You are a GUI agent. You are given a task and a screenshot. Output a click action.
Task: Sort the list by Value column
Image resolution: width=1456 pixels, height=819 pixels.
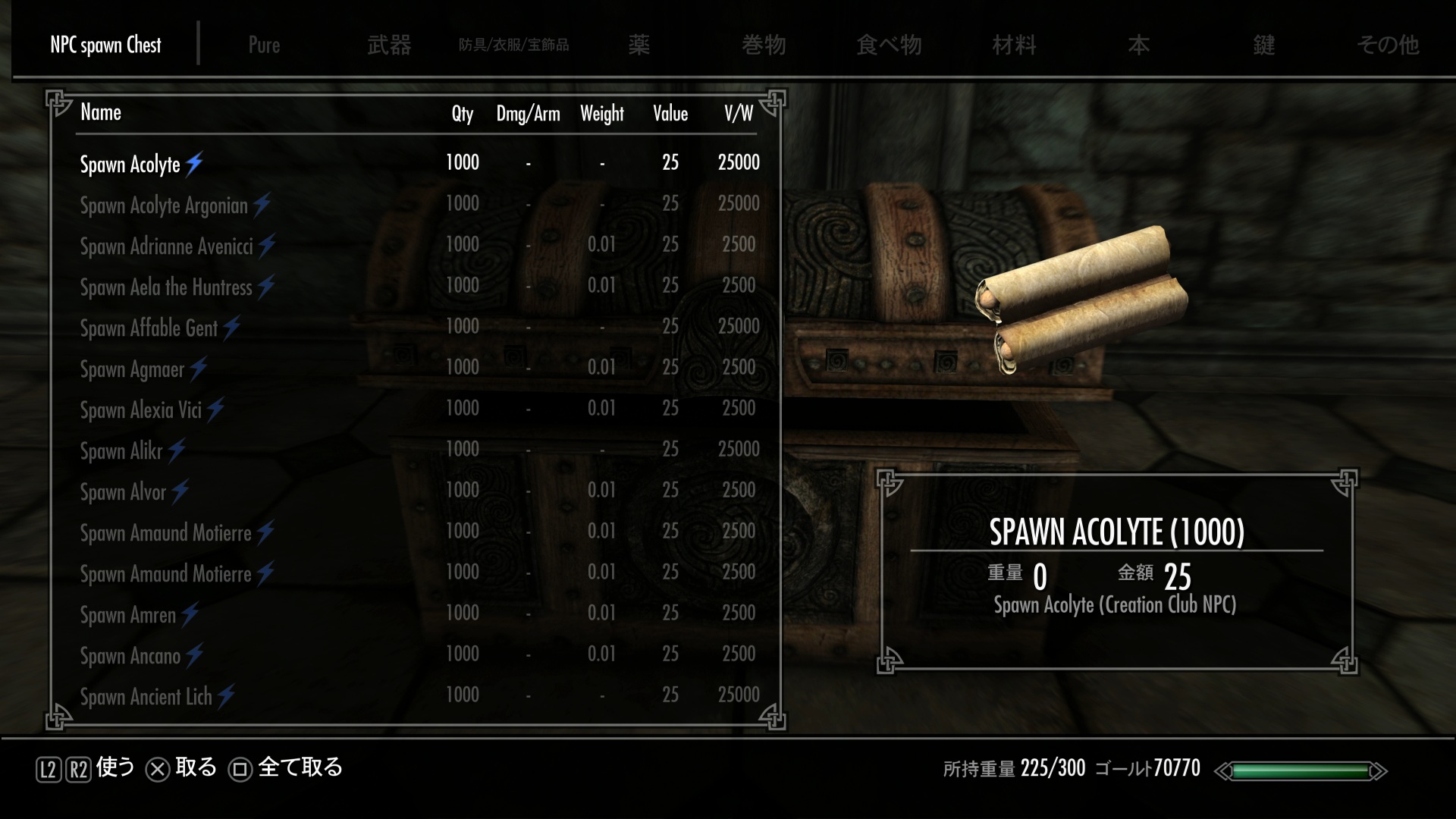pyautogui.click(x=670, y=114)
